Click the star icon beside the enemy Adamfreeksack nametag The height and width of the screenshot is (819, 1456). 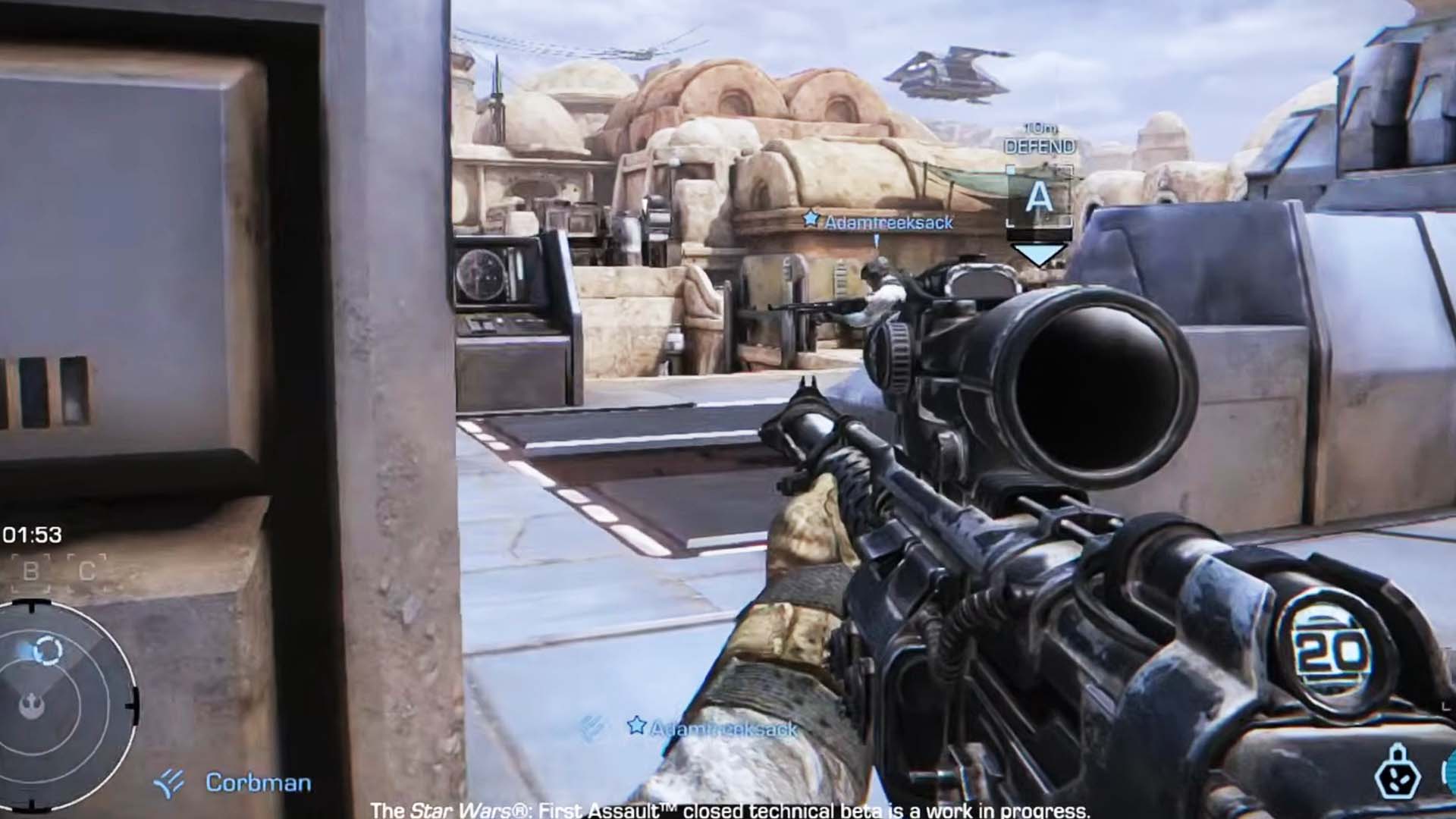[812, 222]
